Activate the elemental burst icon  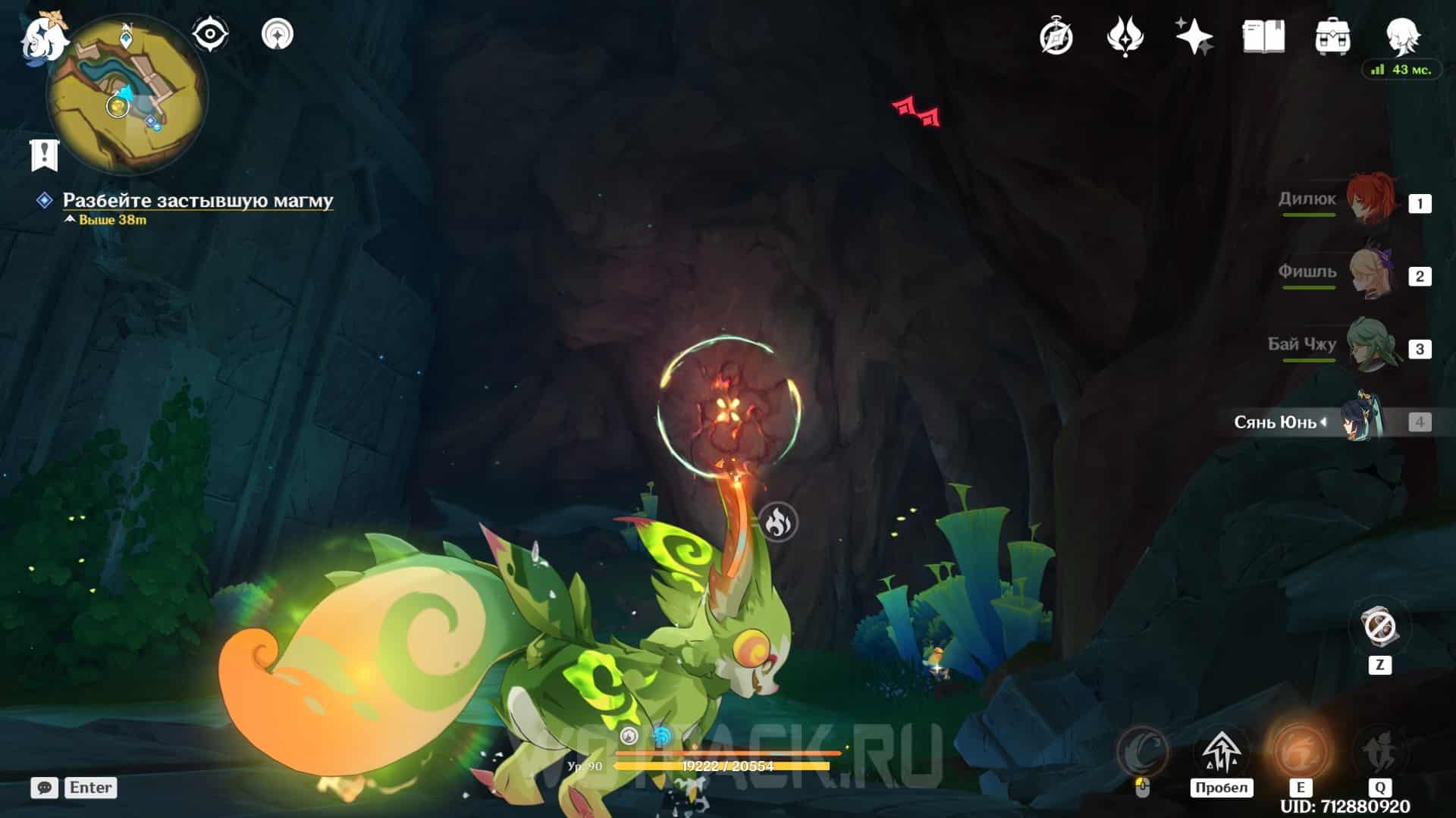click(1379, 751)
